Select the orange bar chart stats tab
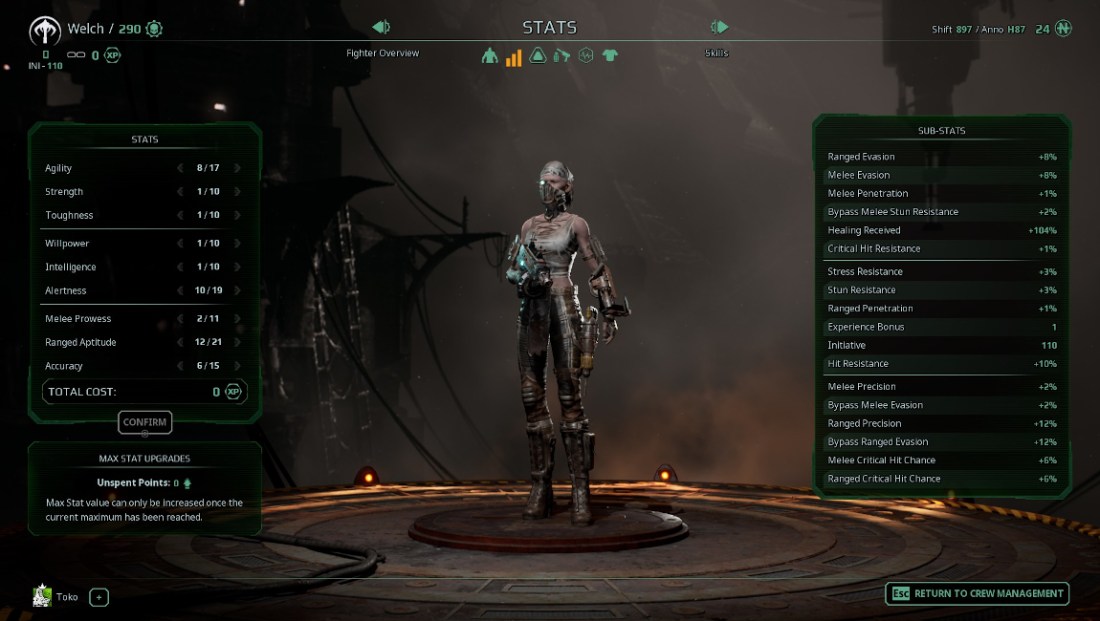1100x621 pixels. tap(513, 56)
